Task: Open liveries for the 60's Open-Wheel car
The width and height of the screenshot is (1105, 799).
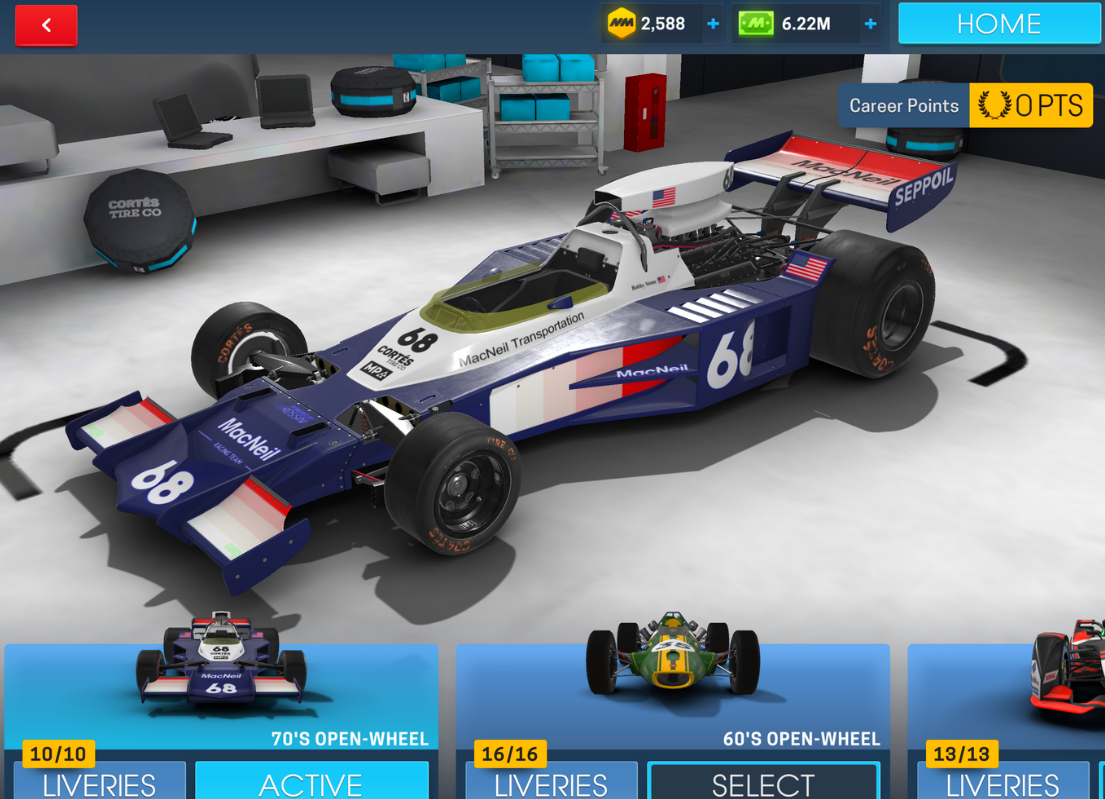Action: coord(551,782)
